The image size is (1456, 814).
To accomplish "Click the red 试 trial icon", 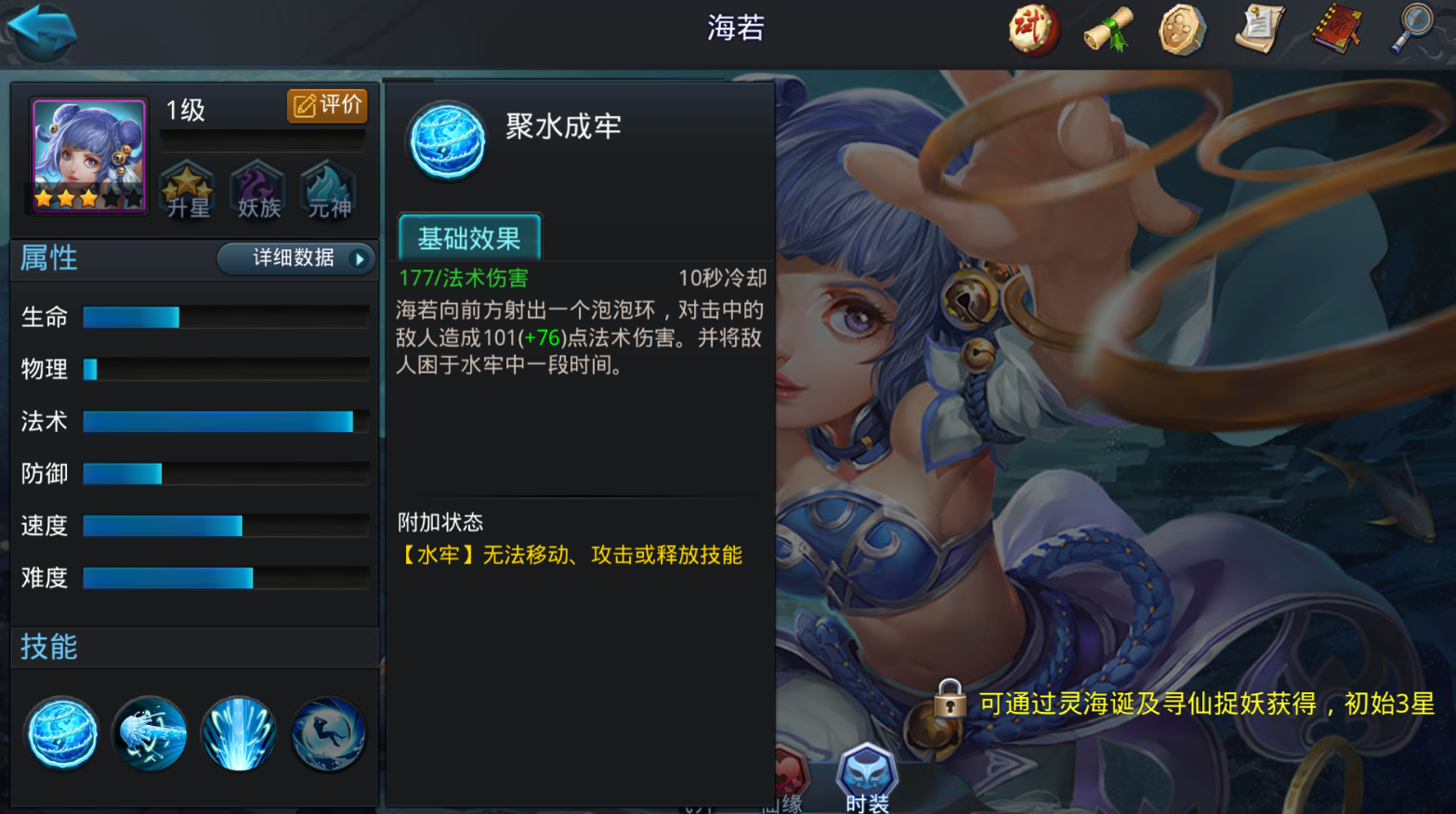I will click(1031, 28).
